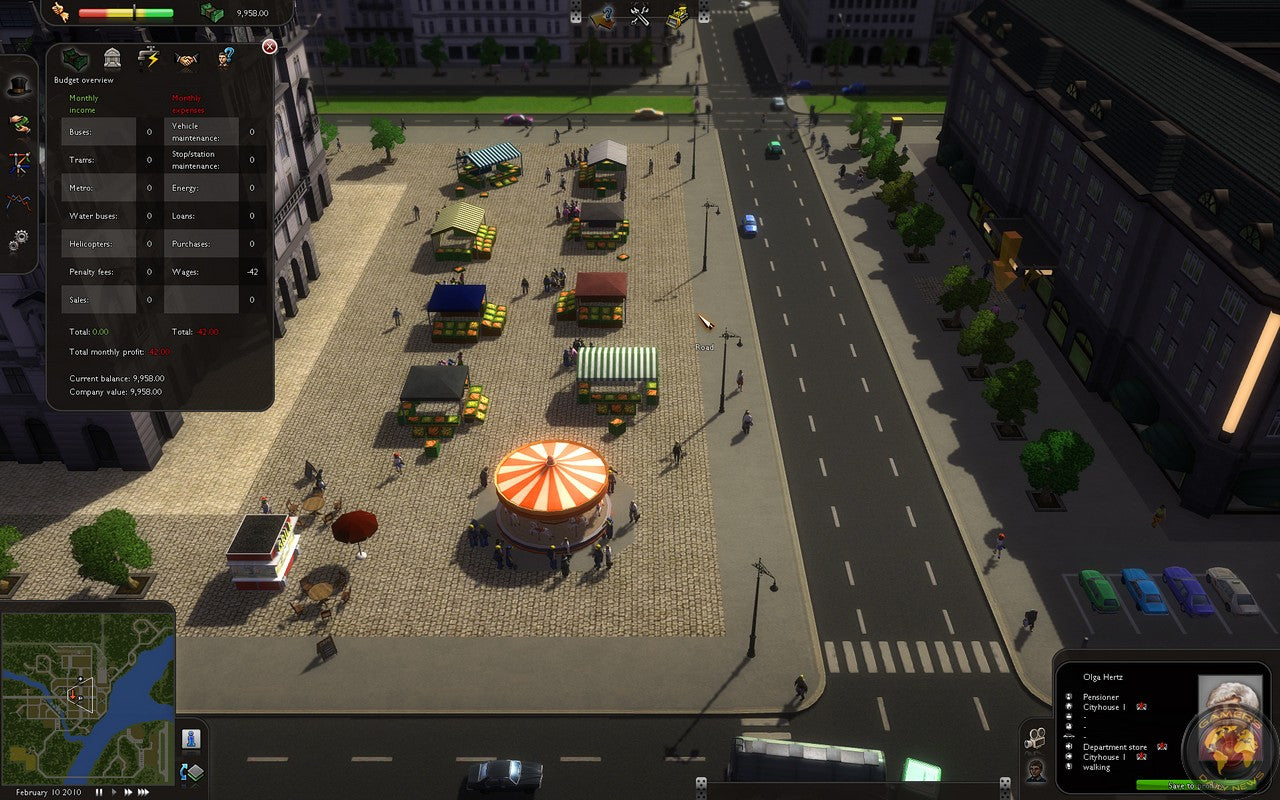
Task: Toggle the map layer view icon above timeline
Action: pyautogui.click(x=191, y=773)
